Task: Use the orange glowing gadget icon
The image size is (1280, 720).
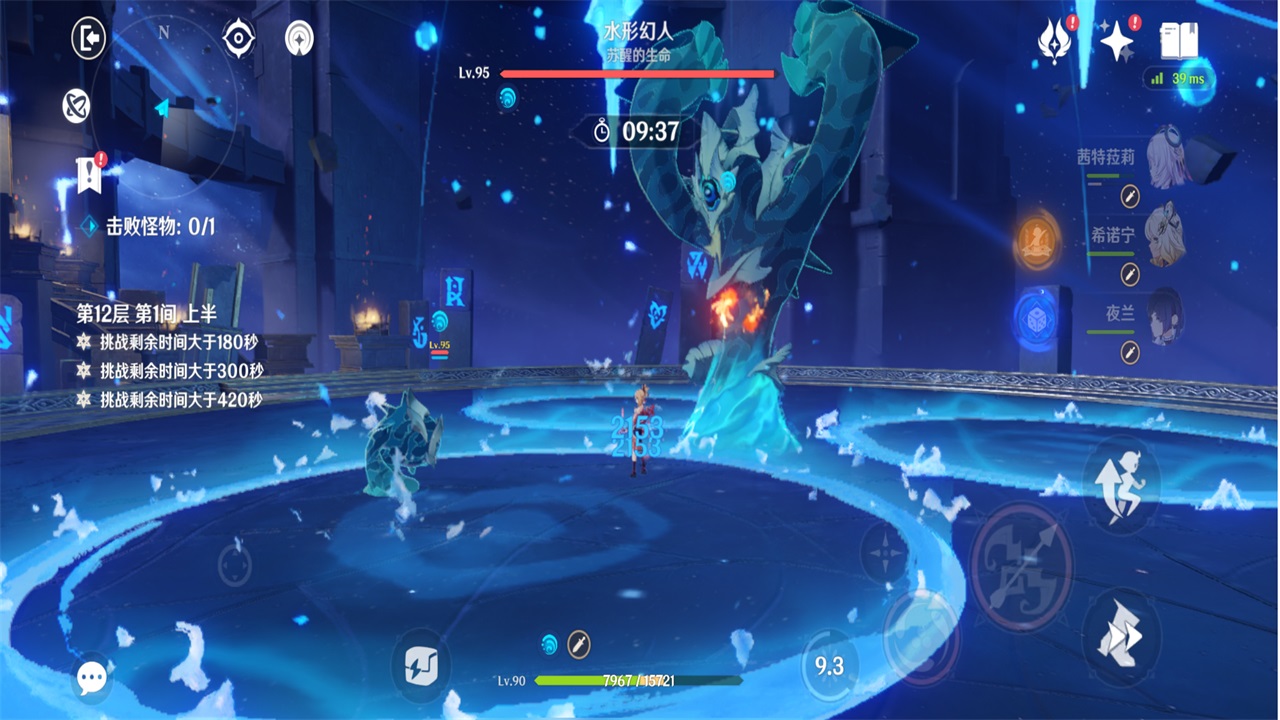Action: [x=1038, y=240]
